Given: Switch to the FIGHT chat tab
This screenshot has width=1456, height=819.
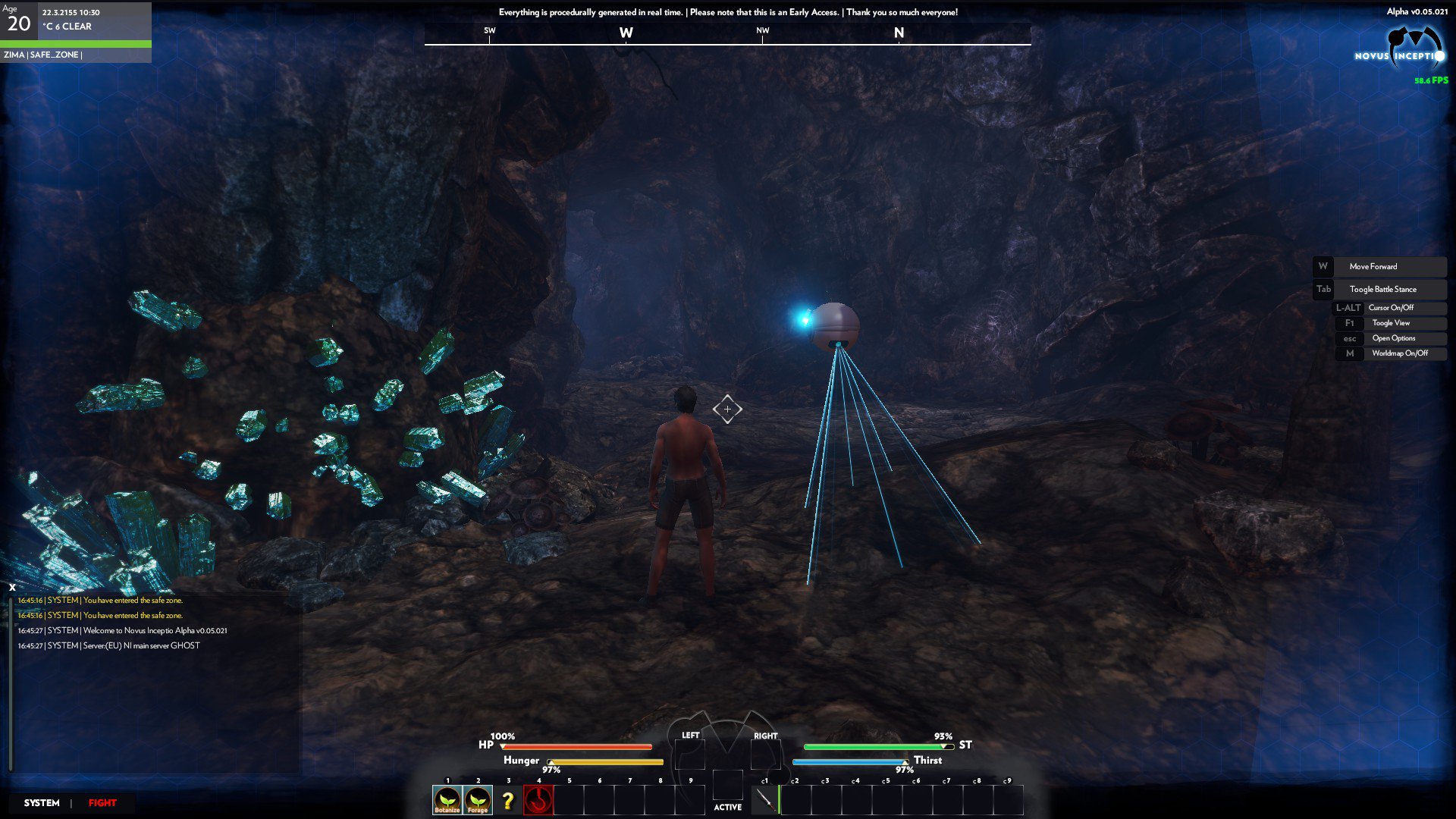Looking at the screenshot, I should point(102,802).
